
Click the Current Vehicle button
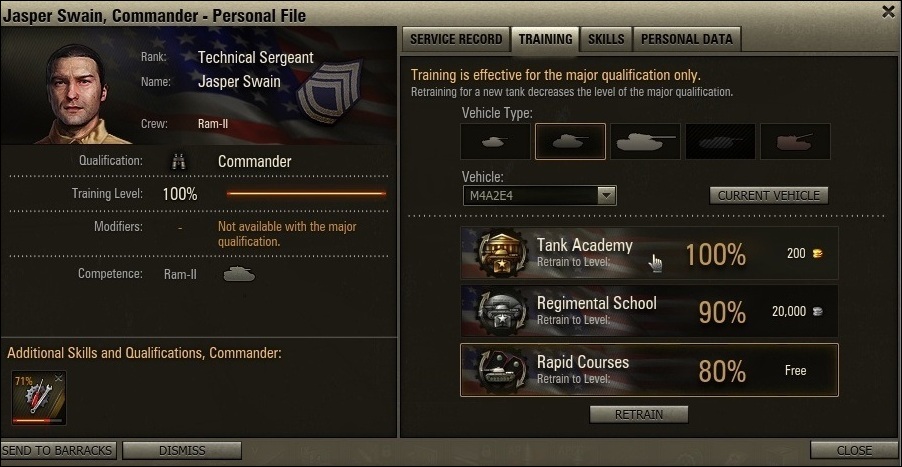(769, 195)
